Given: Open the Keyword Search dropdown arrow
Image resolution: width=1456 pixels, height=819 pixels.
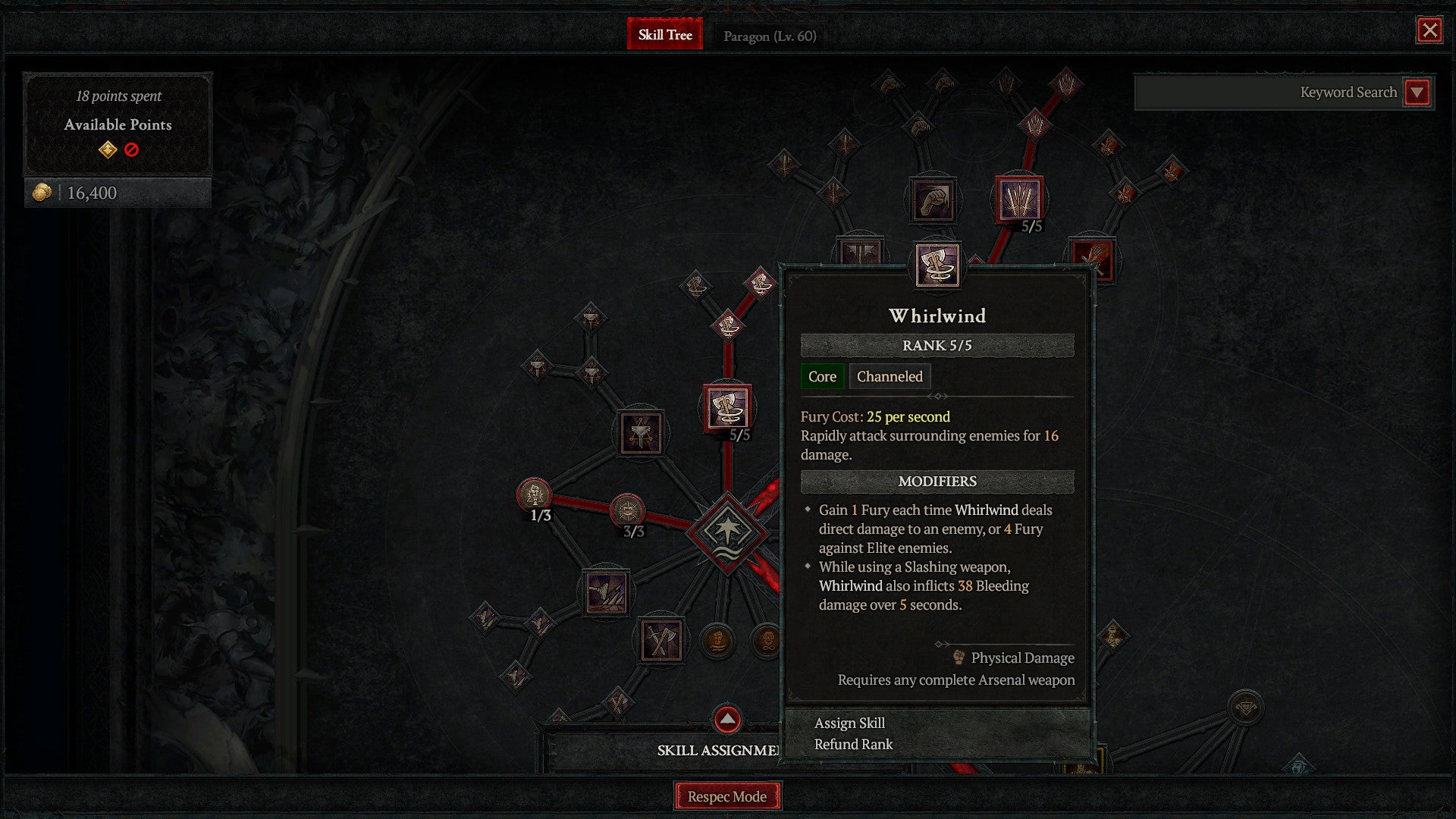Looking at the screenshot, I should [1417, 93].
